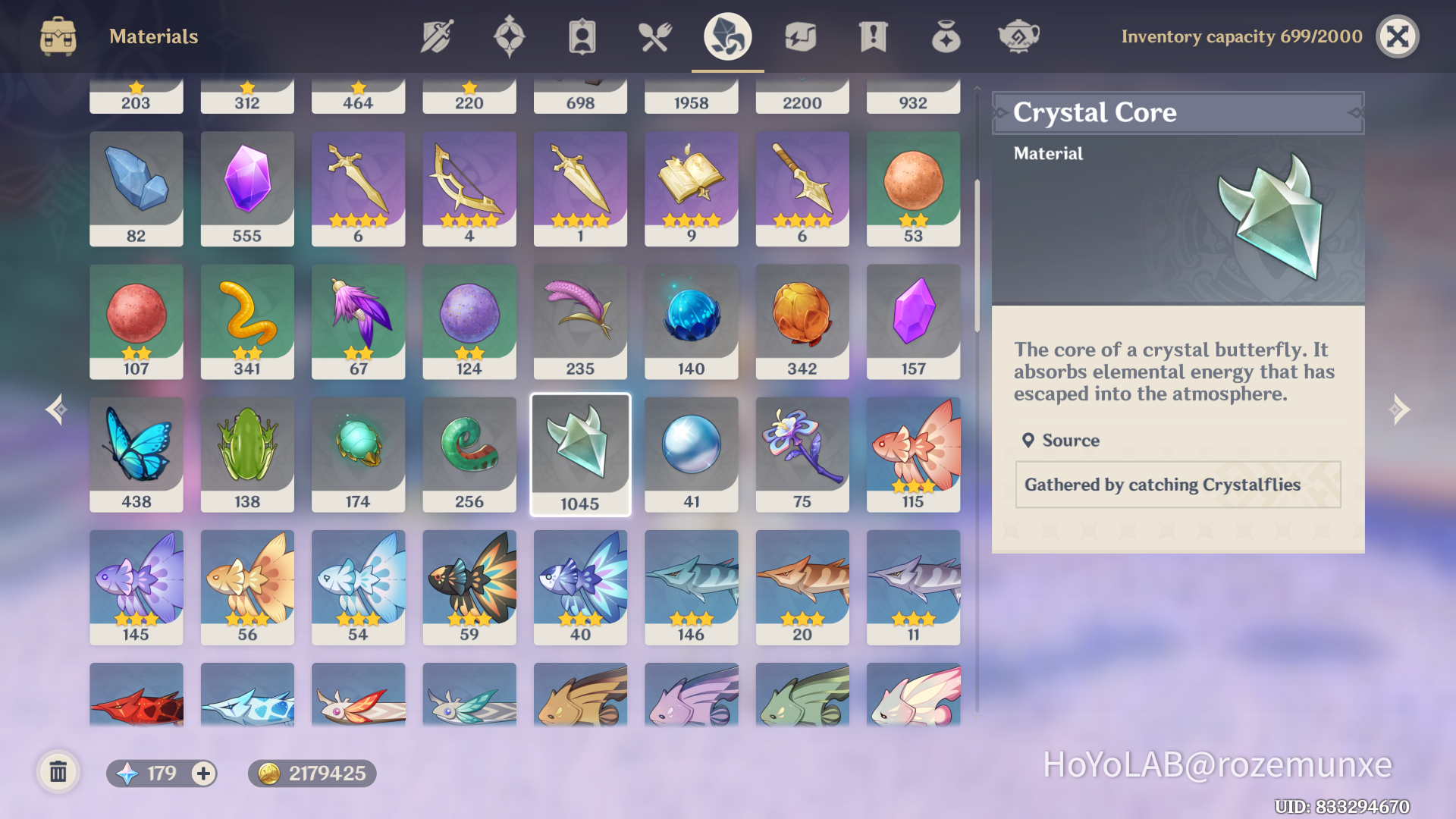Open the Artifacts category
1456x819 pixels.
pos(510,35)
